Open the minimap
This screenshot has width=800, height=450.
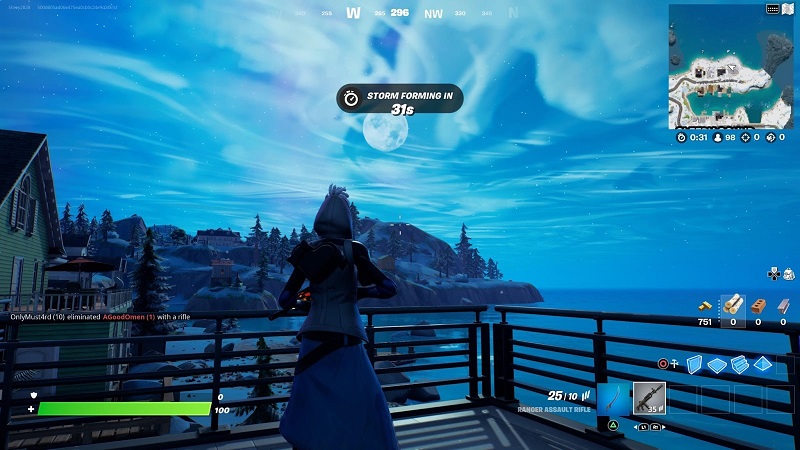click(731, 70)
